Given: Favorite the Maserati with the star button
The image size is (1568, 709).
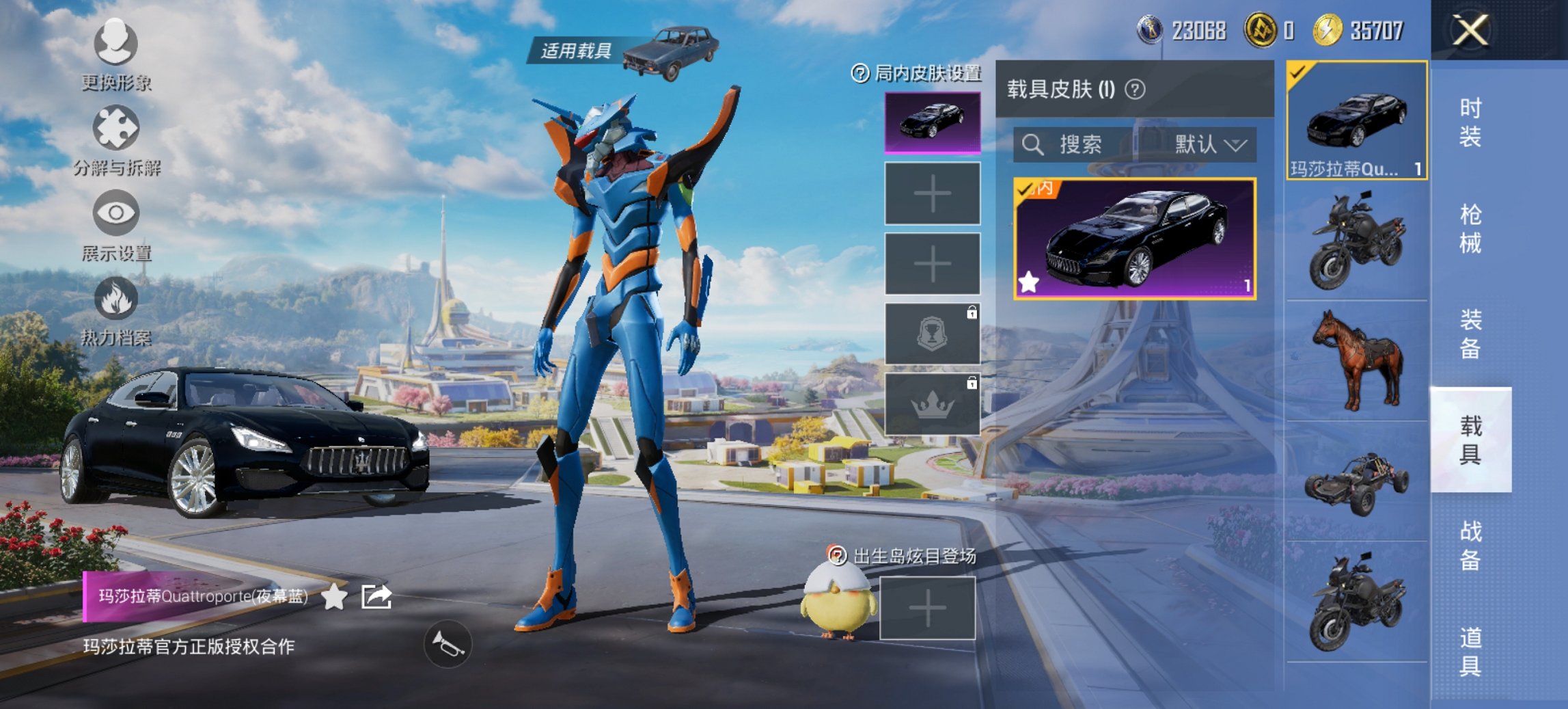Looking at the screenshot, I should (334, 597).
